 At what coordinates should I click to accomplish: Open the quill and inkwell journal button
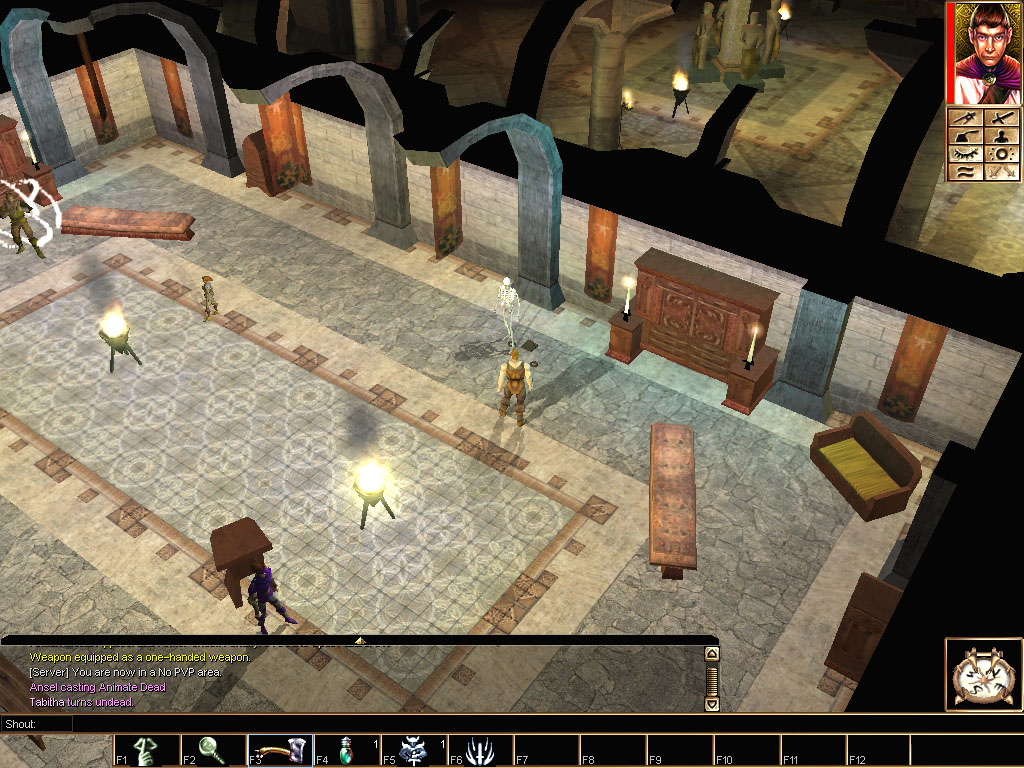tap(965, 136)
